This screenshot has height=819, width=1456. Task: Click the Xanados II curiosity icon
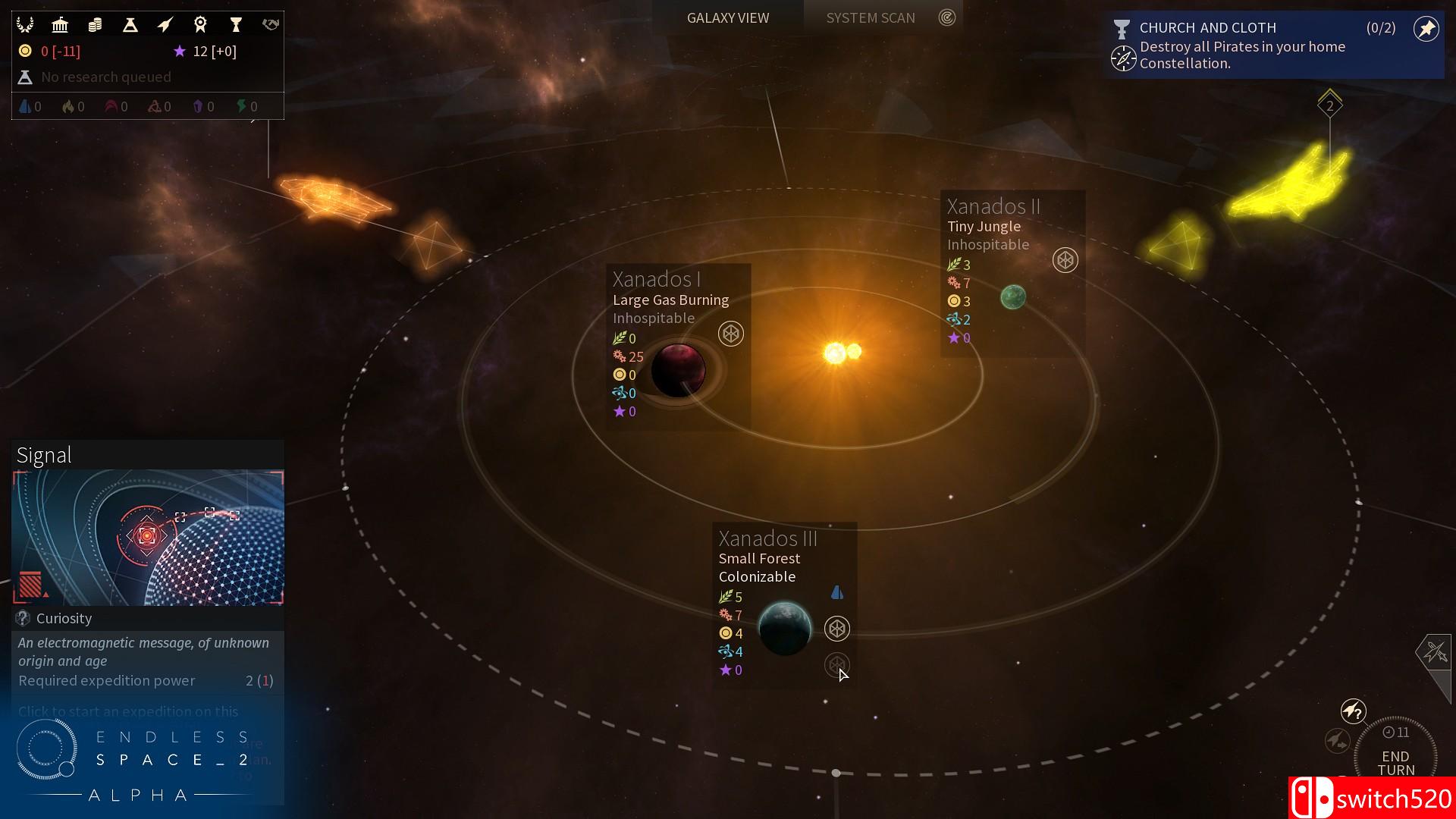pyautogui.click(x=1065, y=260)
